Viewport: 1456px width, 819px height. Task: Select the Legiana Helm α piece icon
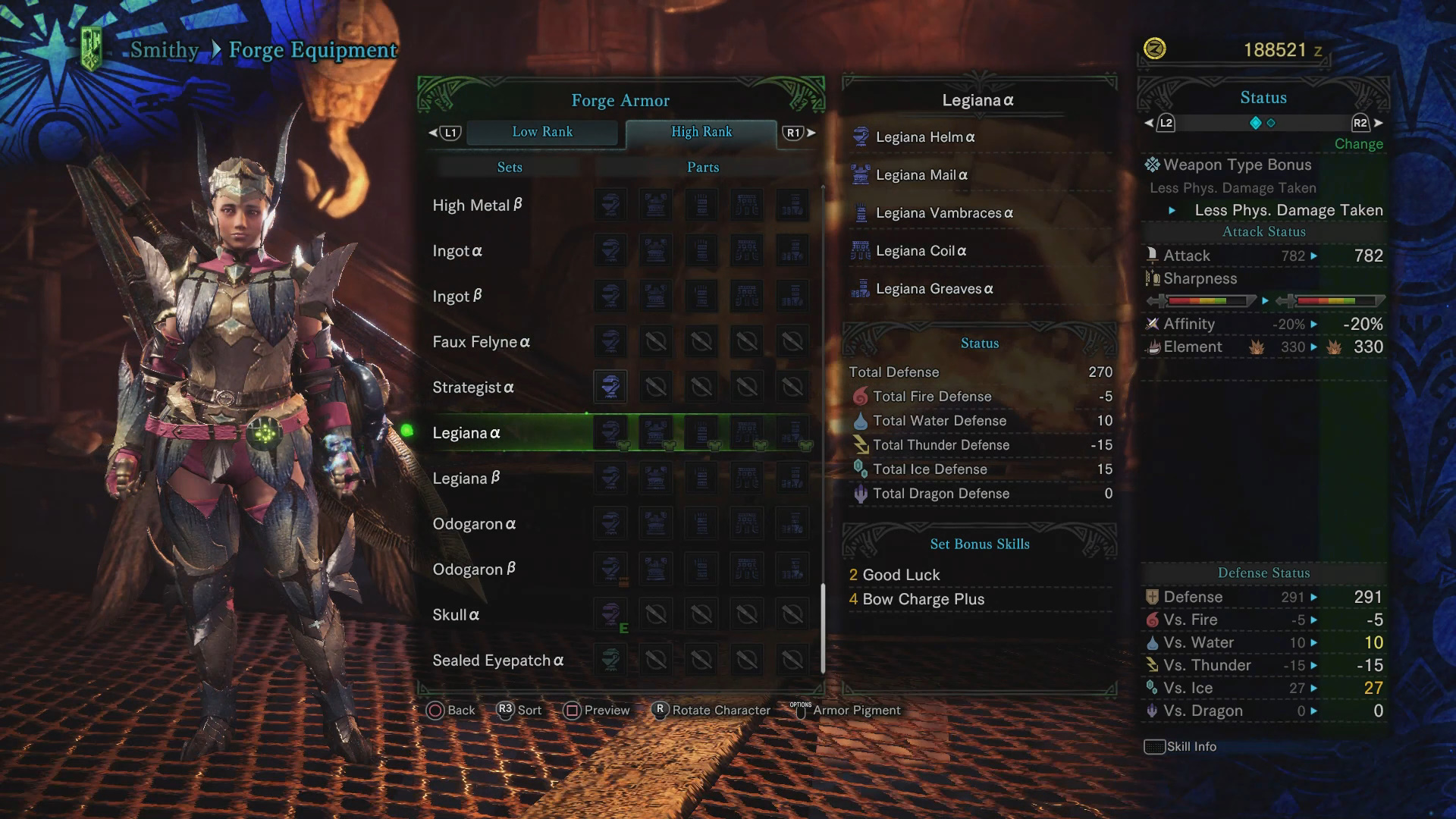coord(861,136)
